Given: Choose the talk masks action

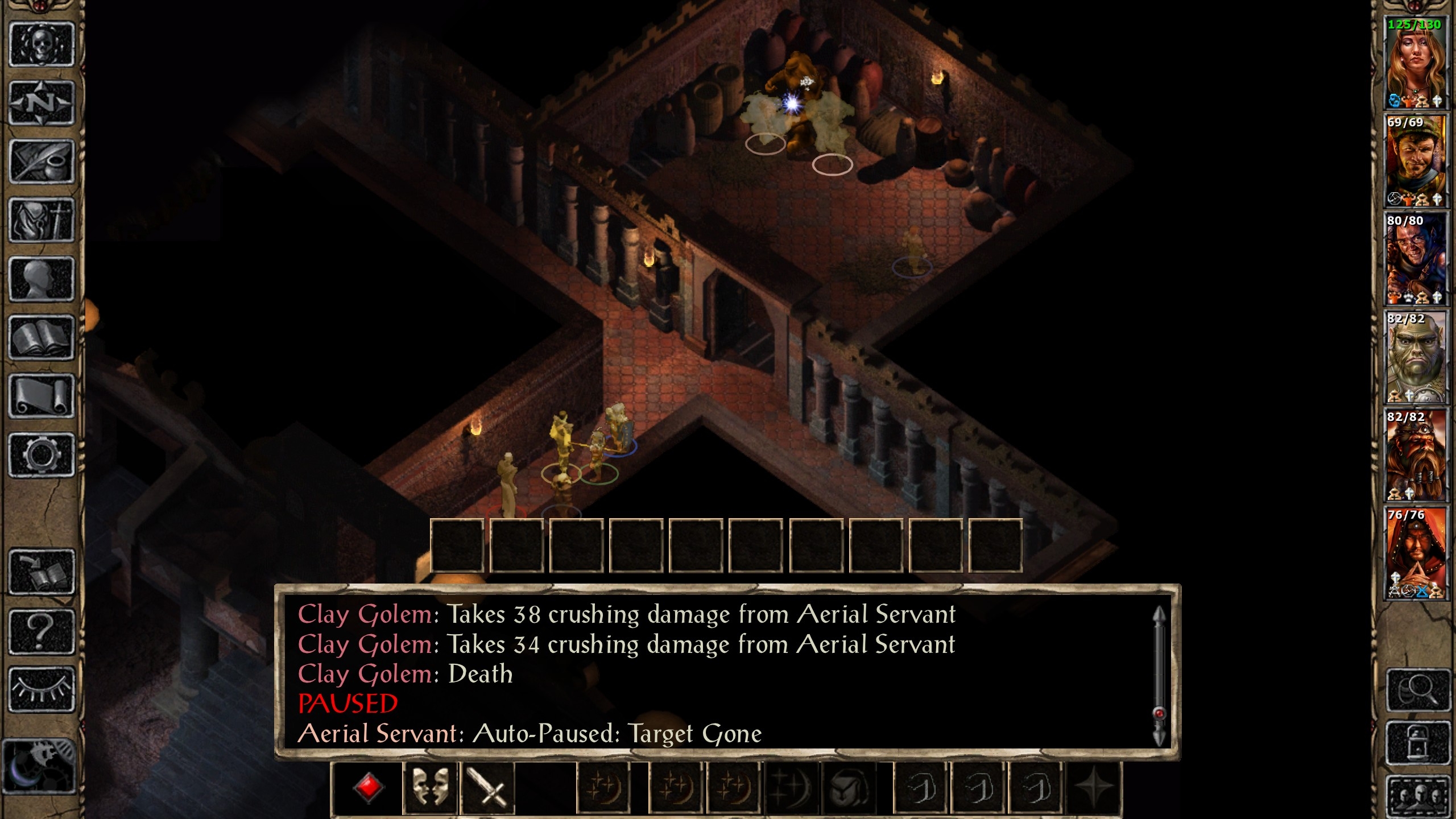Looking at the screenshot, I should [429, 788].
